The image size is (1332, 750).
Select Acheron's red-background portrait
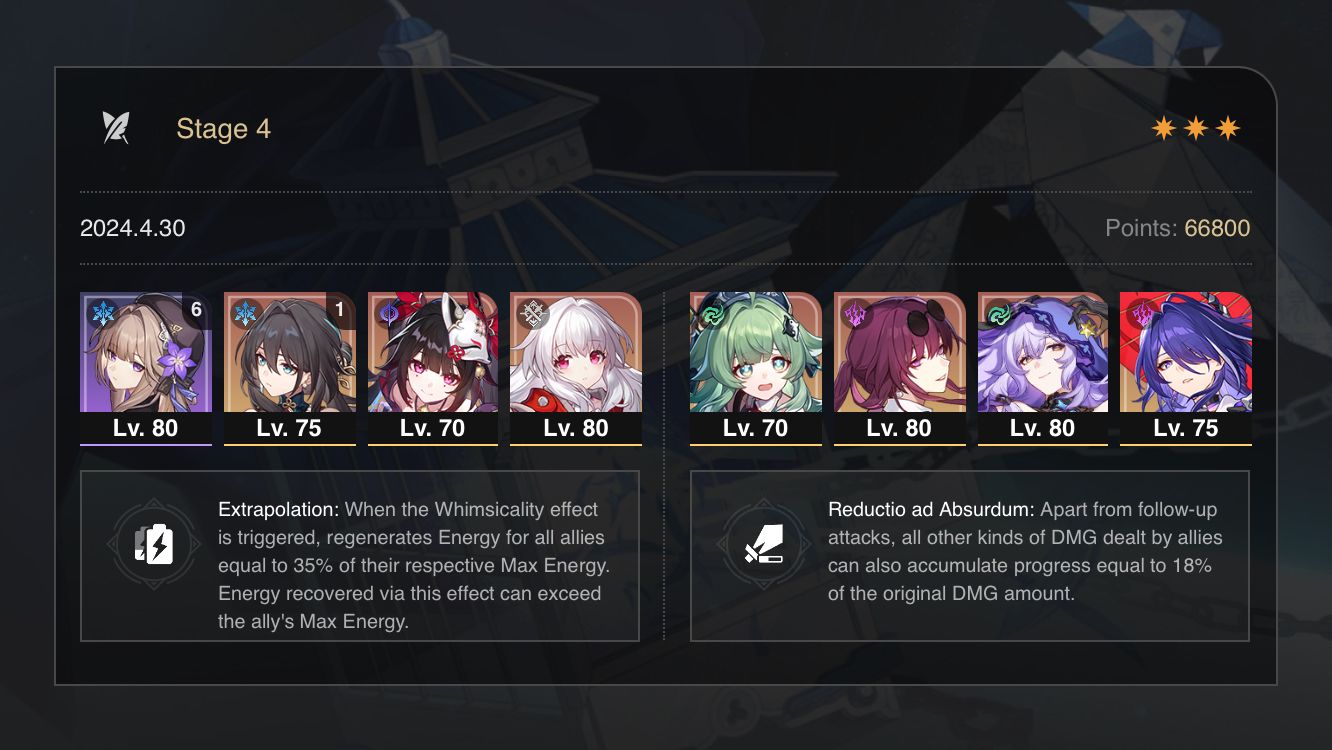pos(1186,360)
